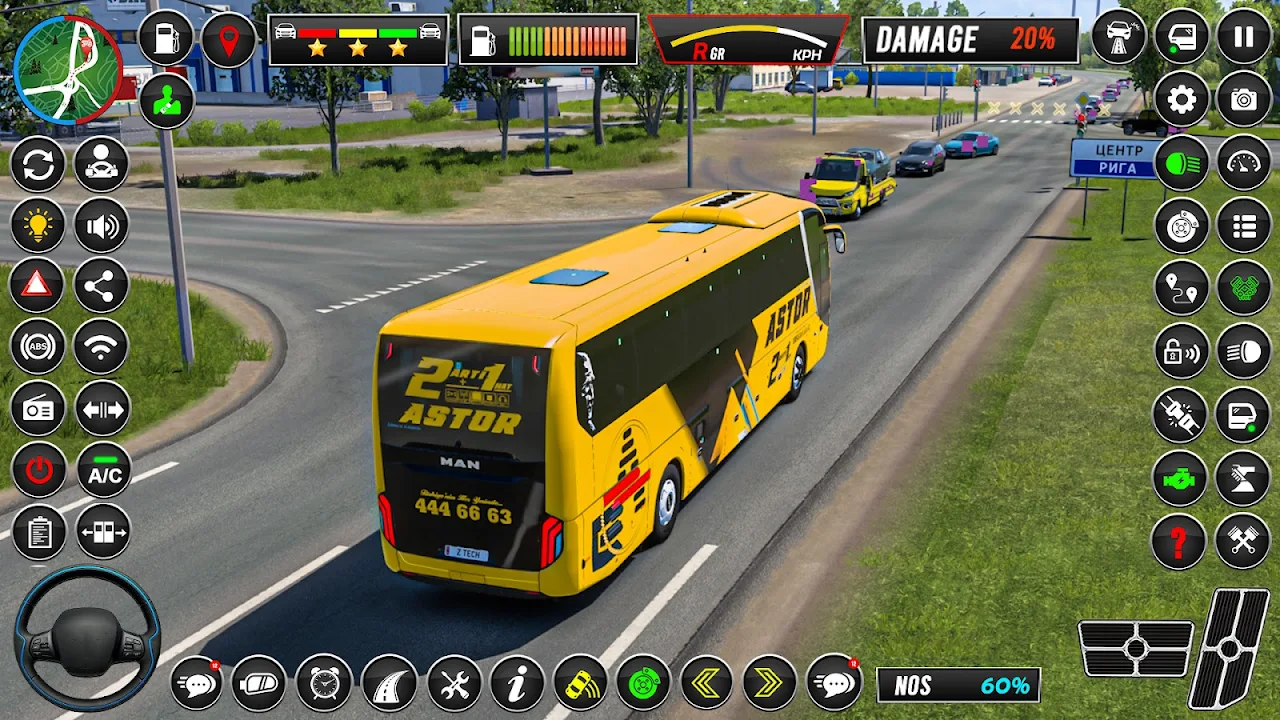
Task: Tap the camera screenshot button
Action: (x=1243, y=99)
